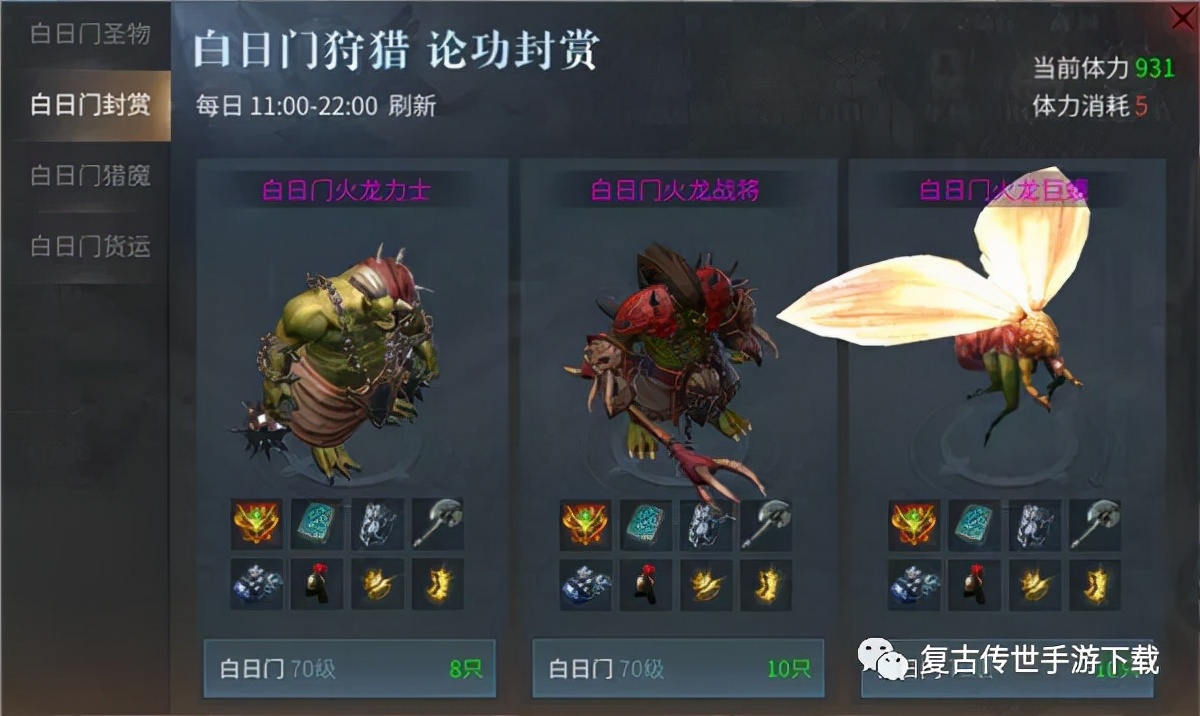View the red-plumed helmet reward under 火龙战将
1200x716 pixels.
pyautogui.click(x=645, y=585)
